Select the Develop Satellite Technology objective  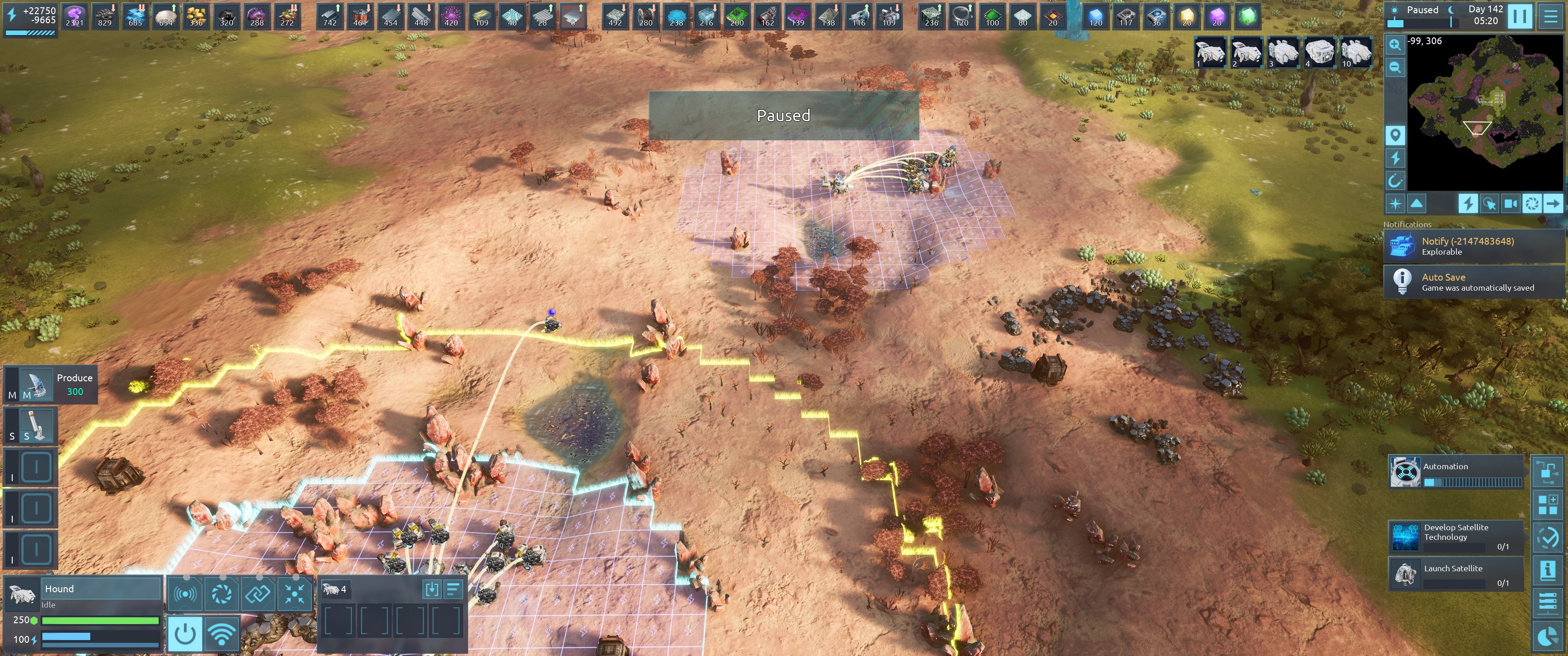point(1456,537)
